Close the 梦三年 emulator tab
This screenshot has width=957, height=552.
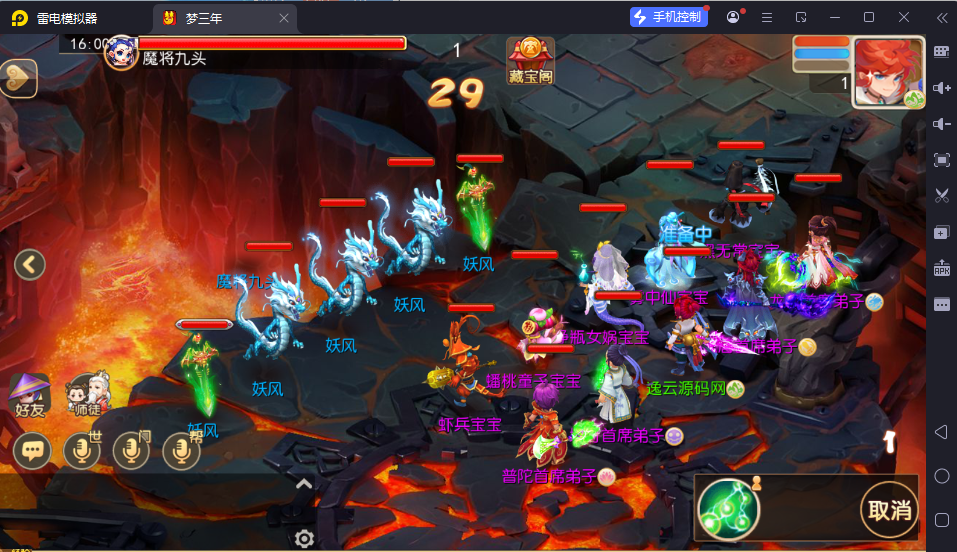point(284,17)
